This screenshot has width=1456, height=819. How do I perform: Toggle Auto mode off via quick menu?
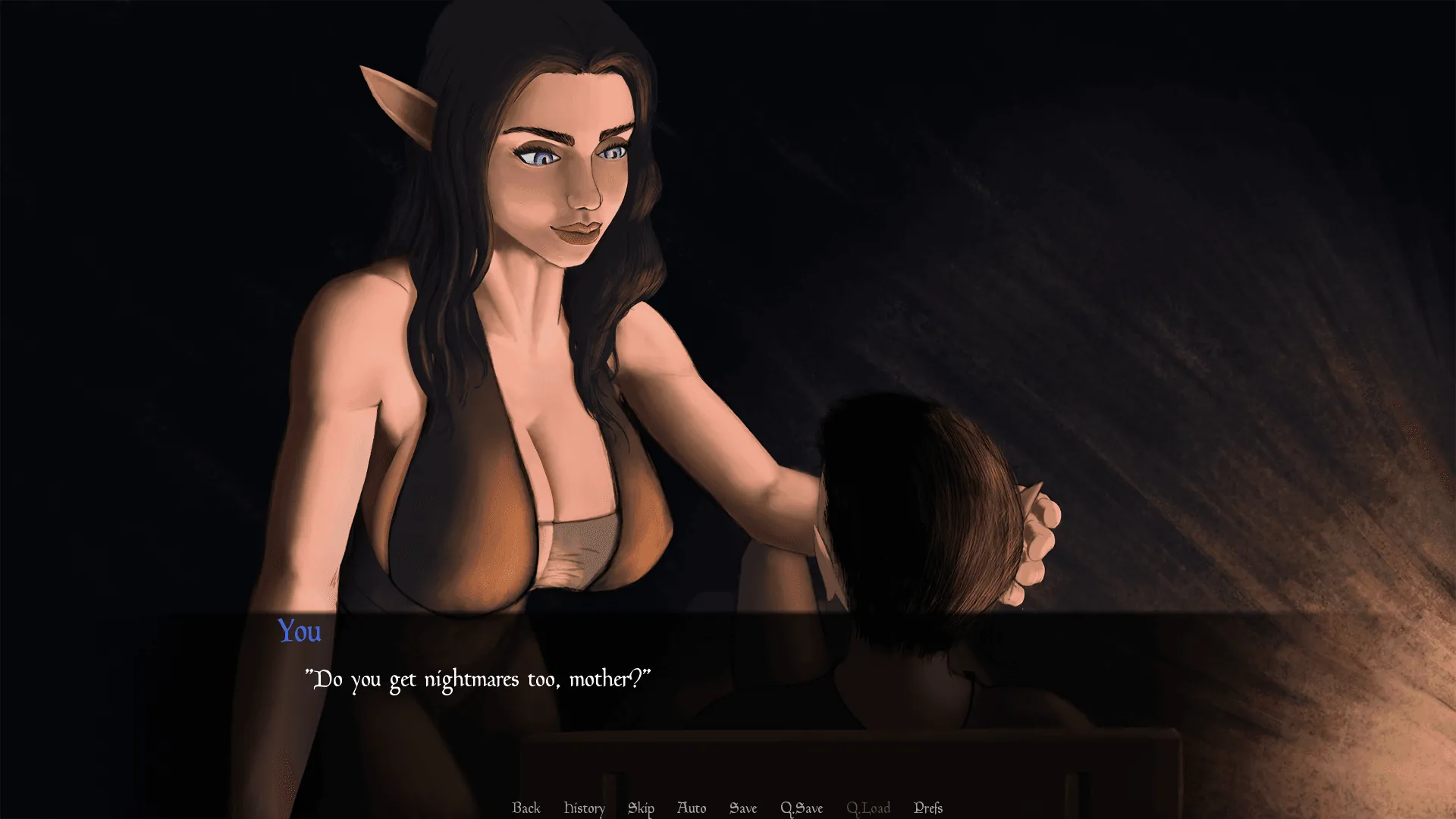[691, 808]
